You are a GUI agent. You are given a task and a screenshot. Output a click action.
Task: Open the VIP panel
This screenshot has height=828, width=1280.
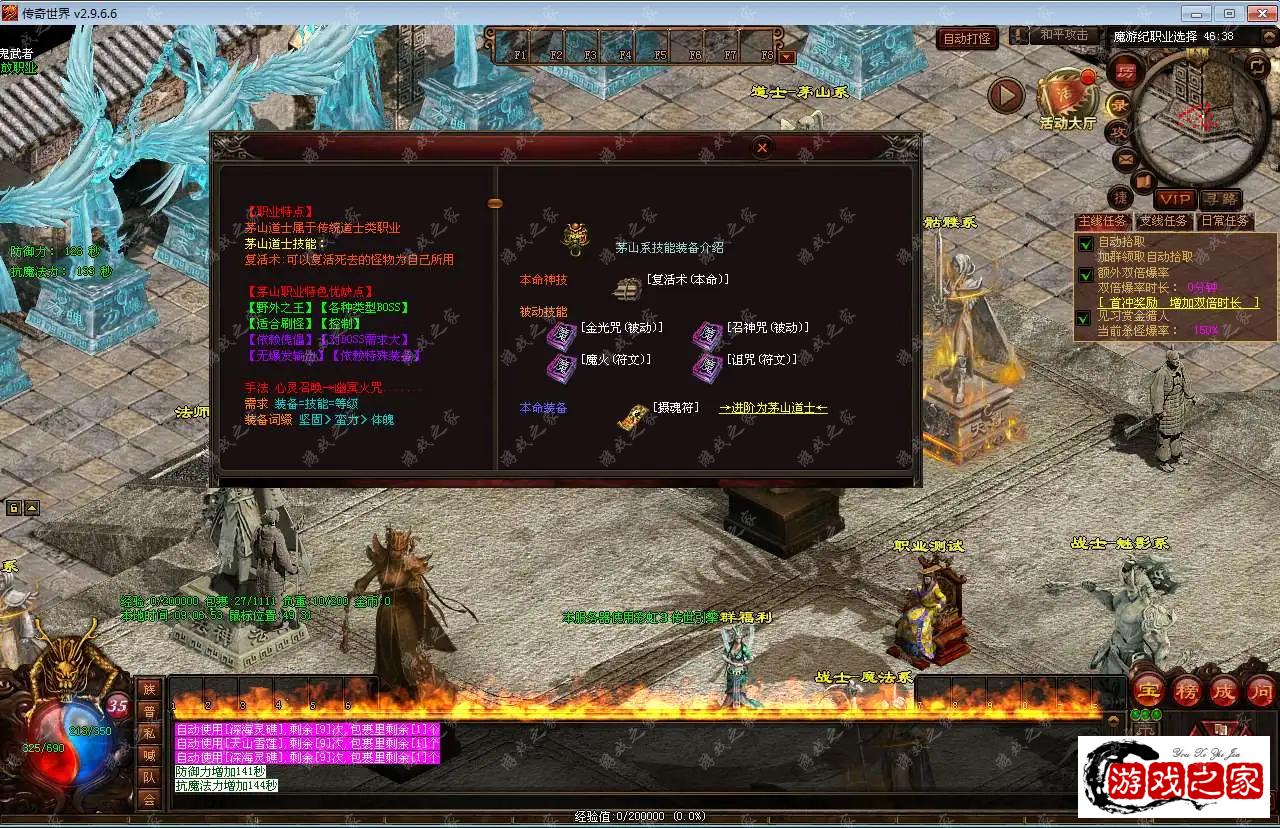tap(1174, 199)
